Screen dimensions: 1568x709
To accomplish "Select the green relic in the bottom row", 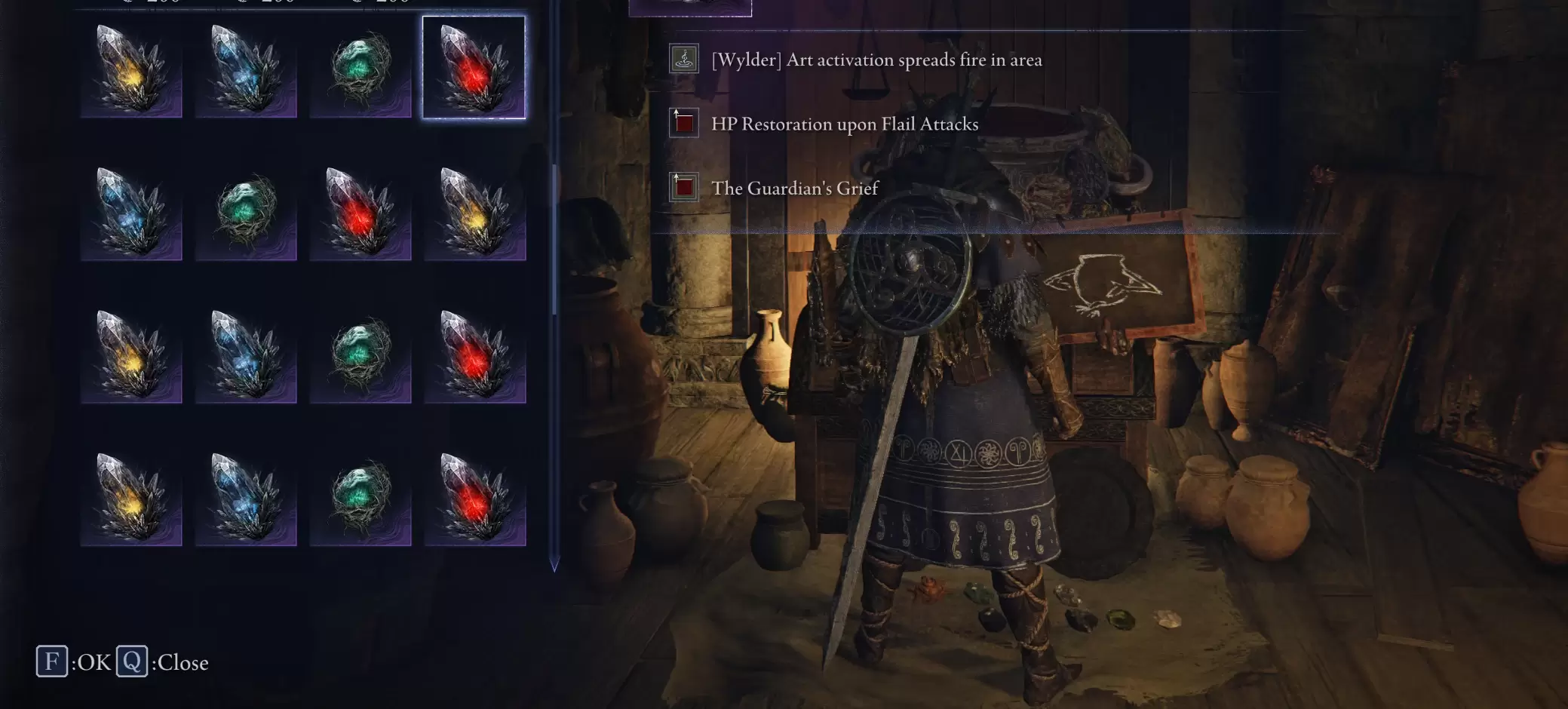I will pyautogui.click(x=361, y=498).
